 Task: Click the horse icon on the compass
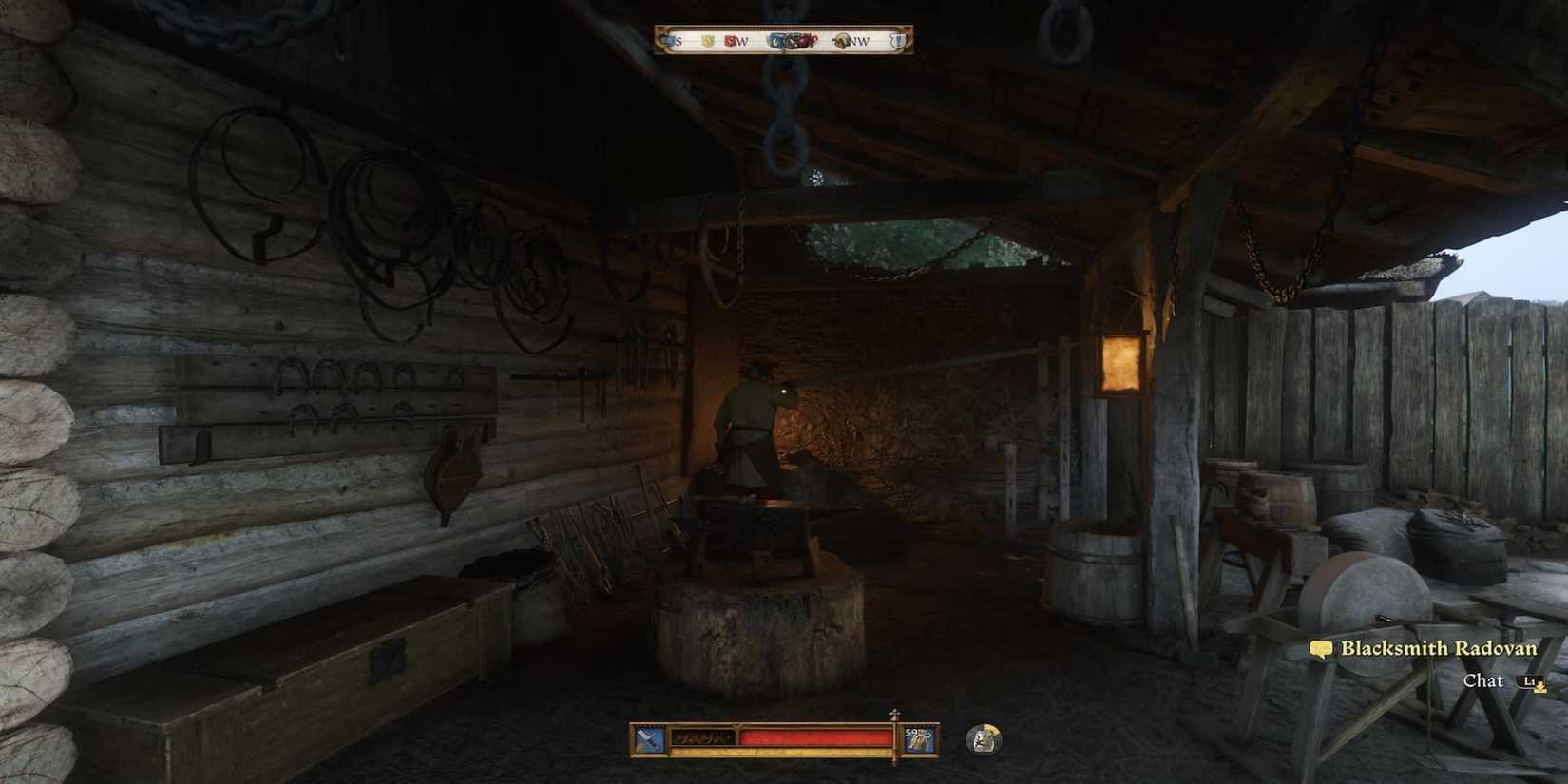[x=793, y=41]
